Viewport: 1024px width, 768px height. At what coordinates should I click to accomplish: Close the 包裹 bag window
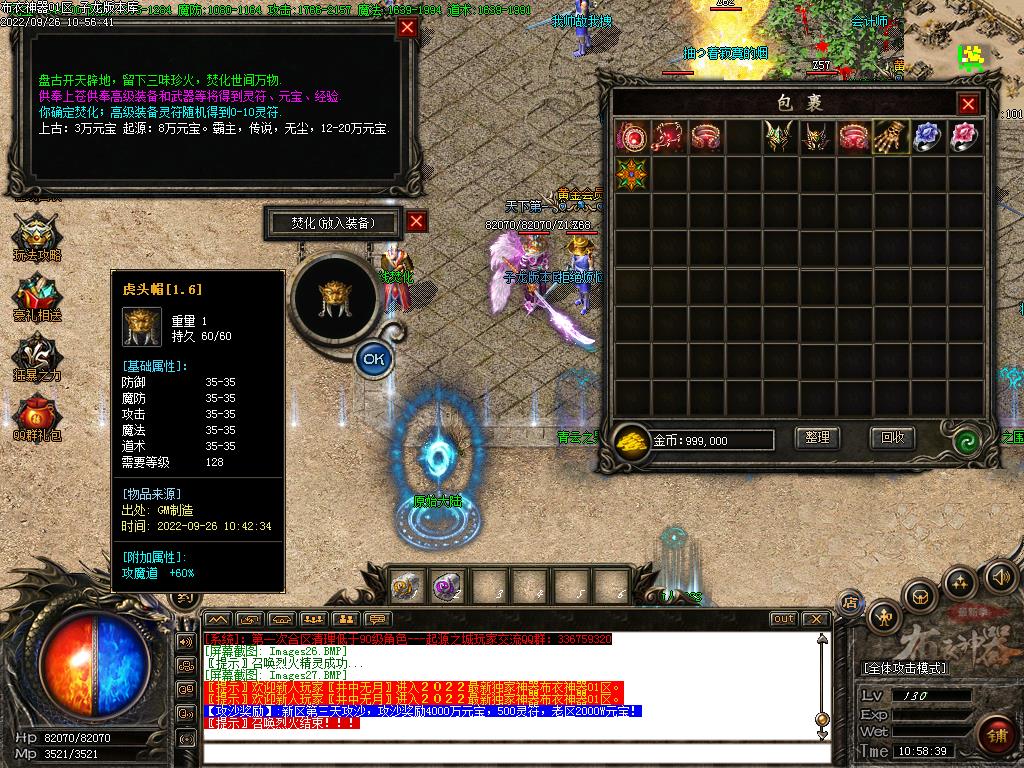(x=968, y=104)
